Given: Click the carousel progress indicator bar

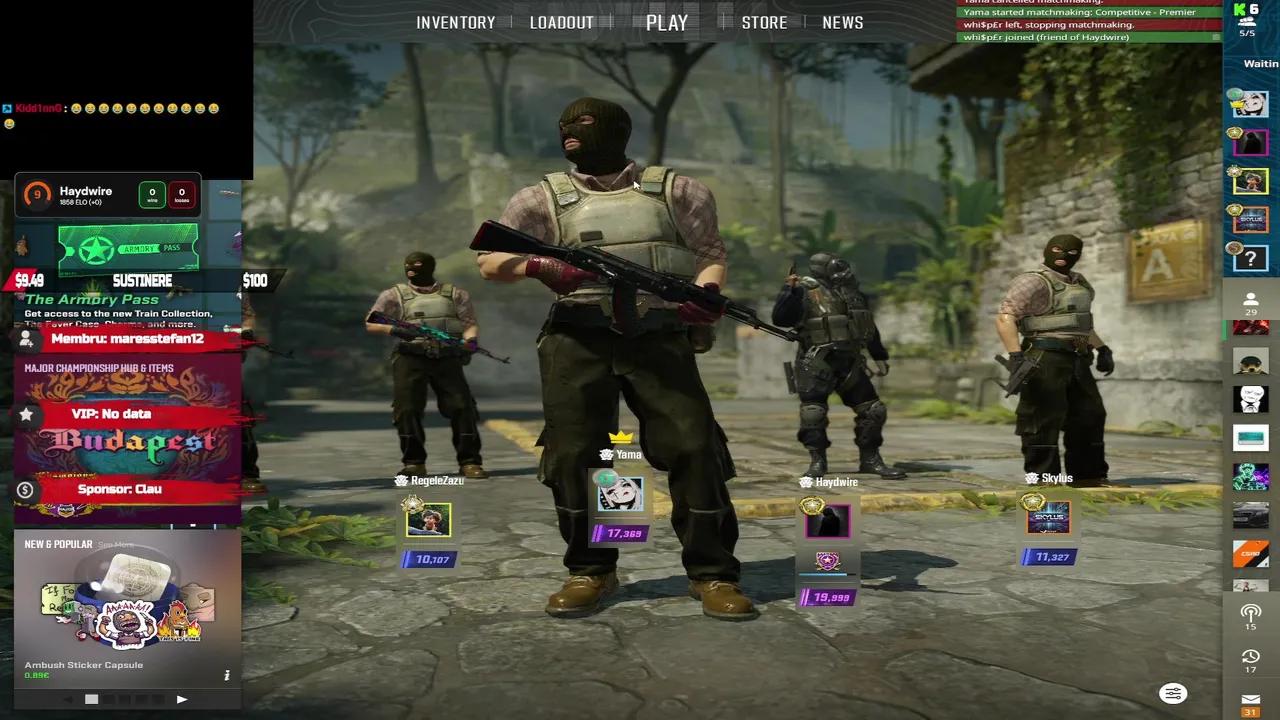Looking at the screenshot, I should [x=92, y=699].
